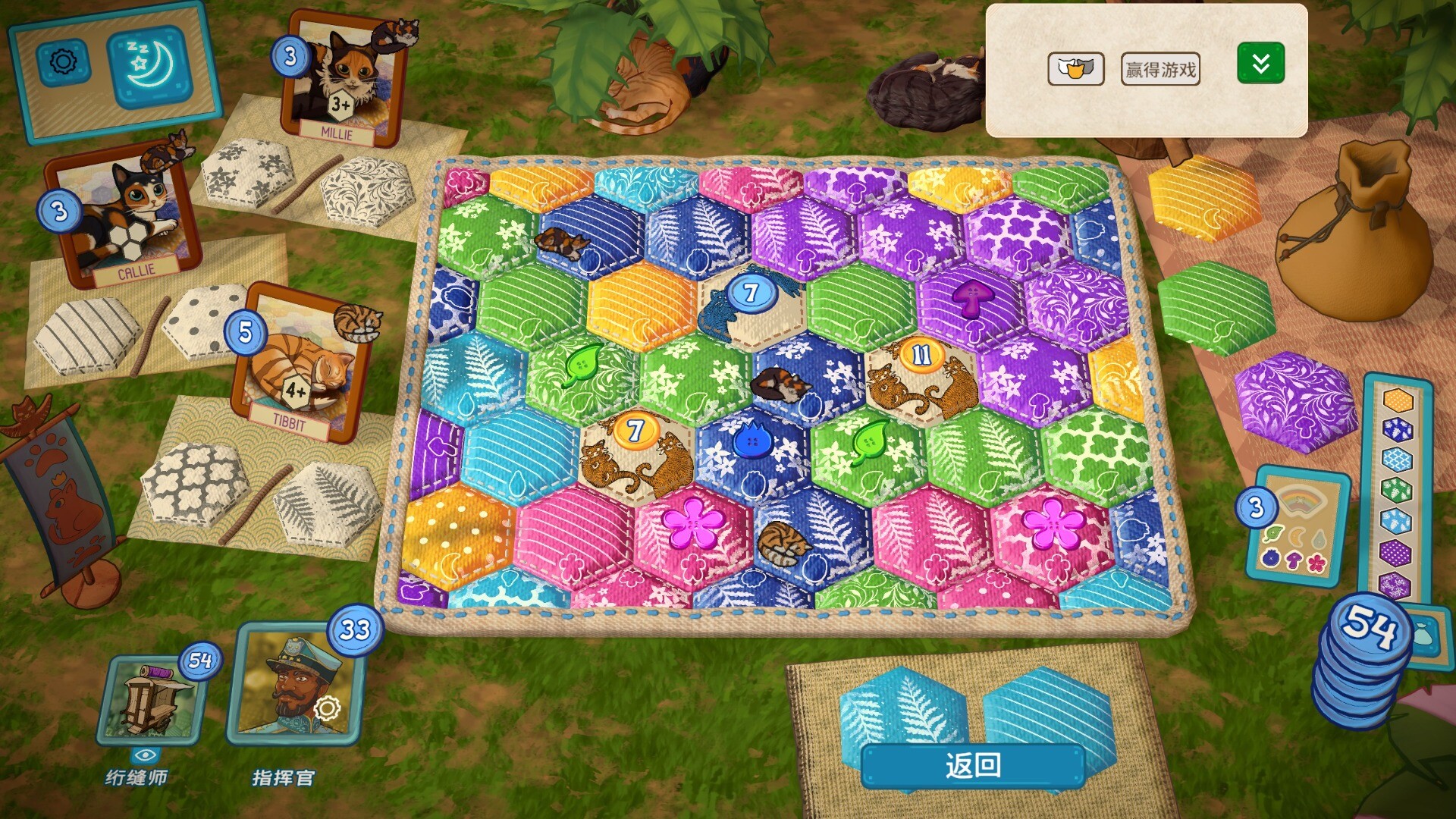Screen dimensions: 1456x819
Task: Click the 返回 back button
Action: (973, 765)
